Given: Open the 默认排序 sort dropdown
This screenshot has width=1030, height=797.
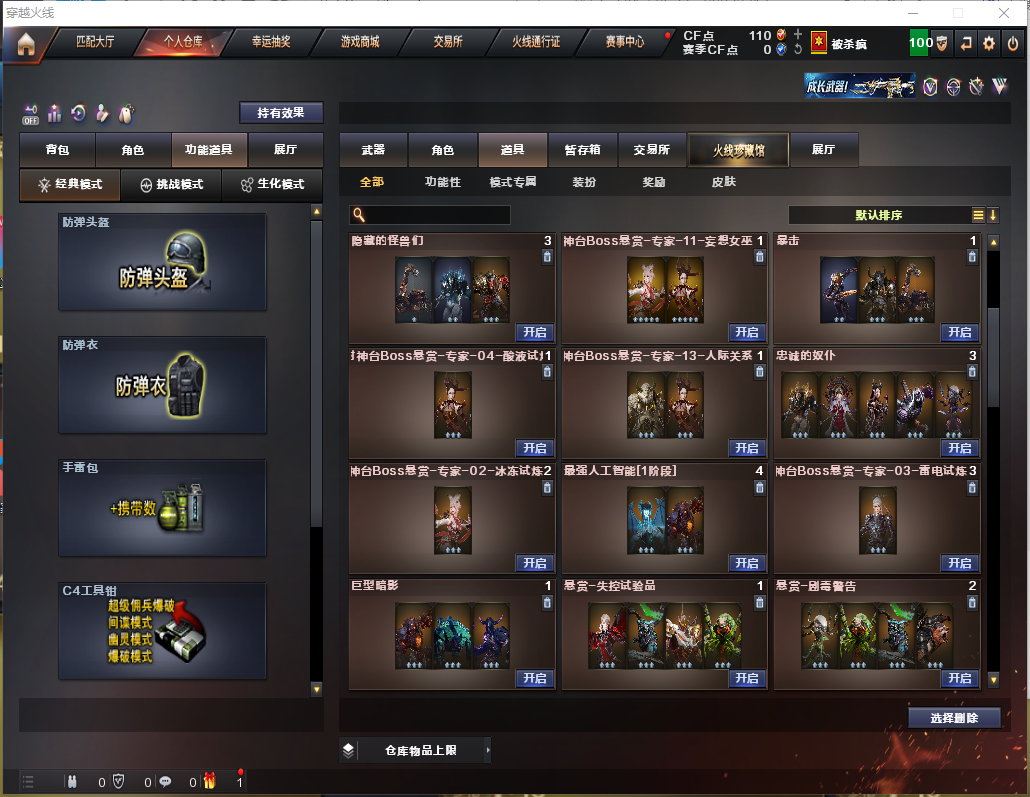Looking at the screenshot, I should (x=880, y=215).
